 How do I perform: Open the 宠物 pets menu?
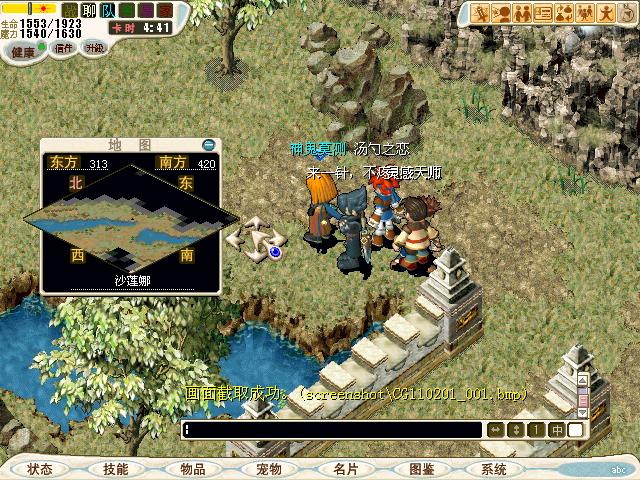[x=268, y=469]
